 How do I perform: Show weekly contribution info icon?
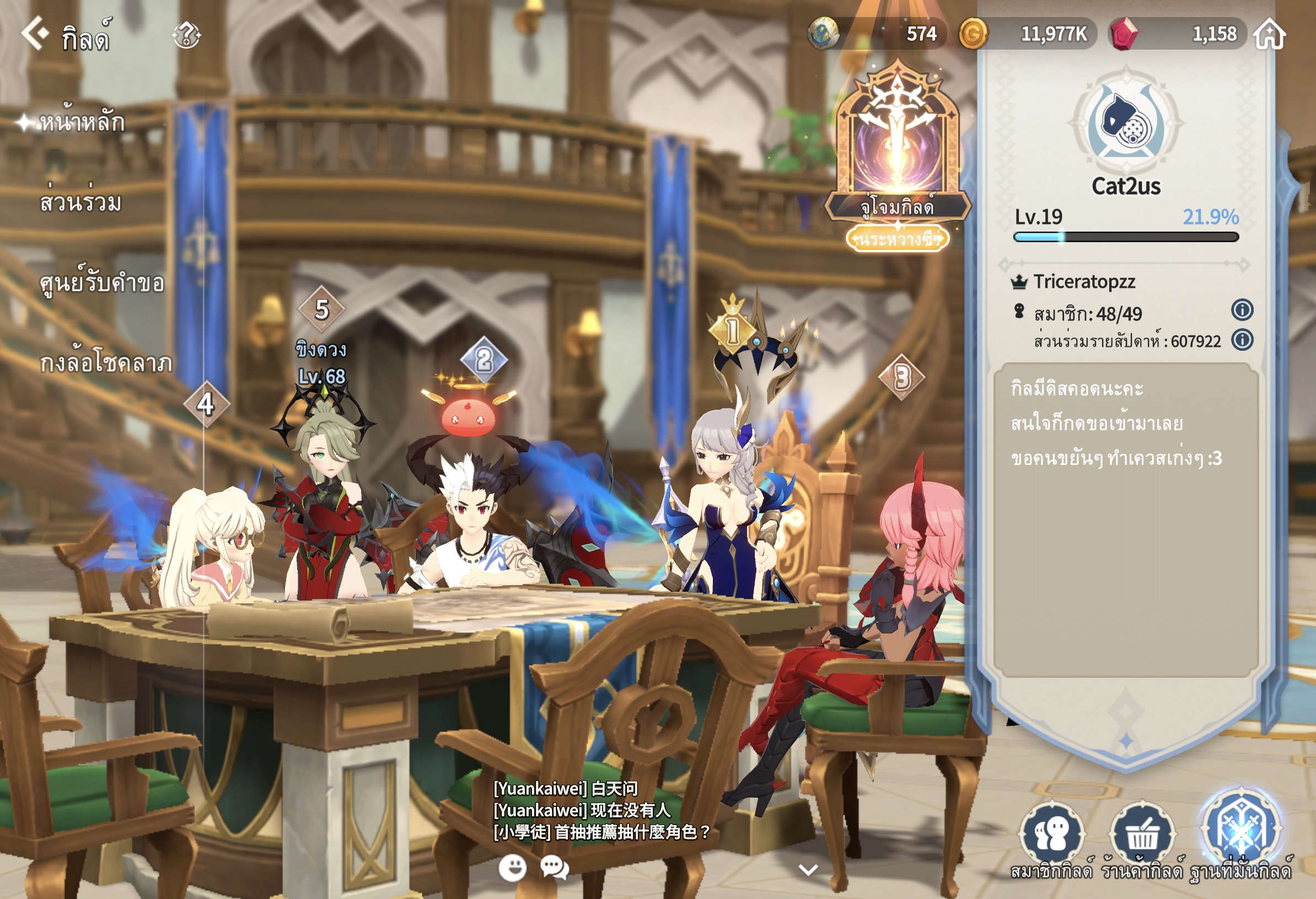pos(1242,340)
